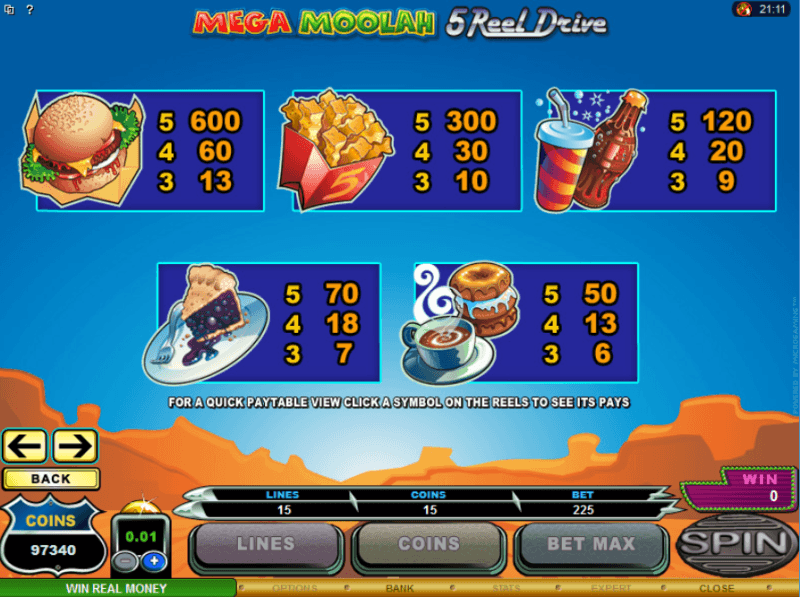Close the game via CLOSE
Screen dimensions: 800x597
716,588
